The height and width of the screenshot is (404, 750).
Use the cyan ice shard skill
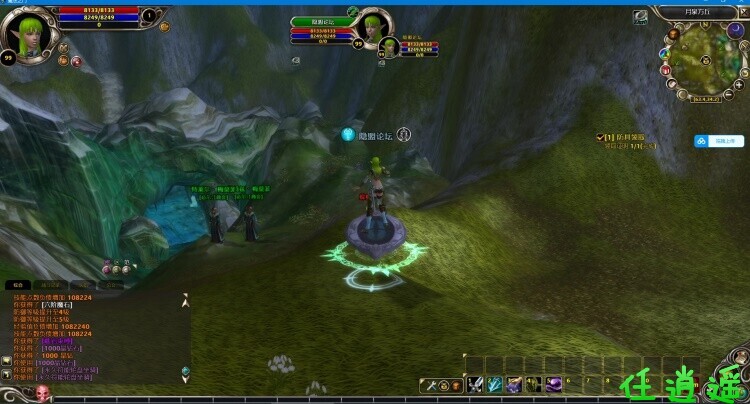(x=495, y=384)
